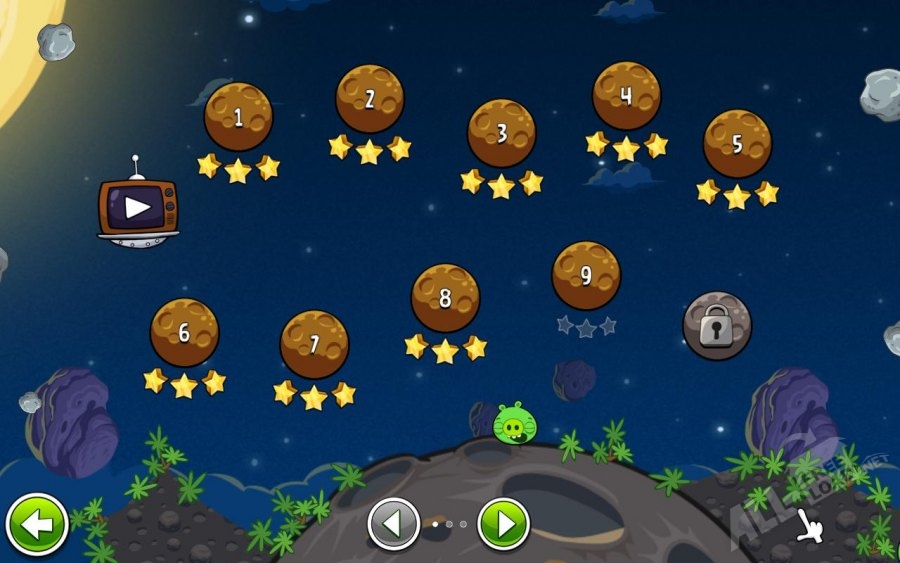900x563 pixels.
Task: Show the previous page of levels
Action: click(x=394, y=524)
